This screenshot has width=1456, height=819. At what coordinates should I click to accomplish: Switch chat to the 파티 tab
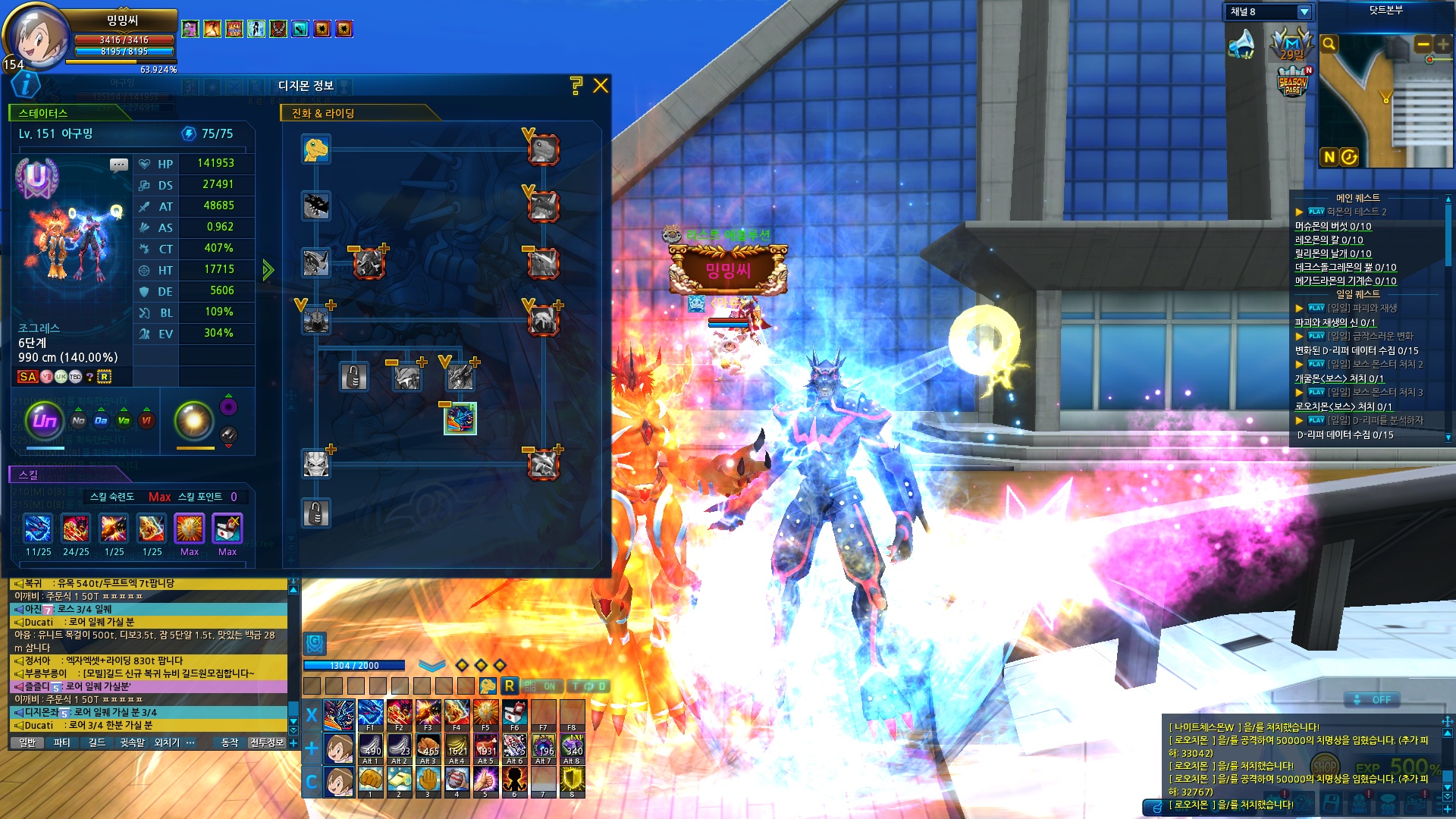[62, 743]
